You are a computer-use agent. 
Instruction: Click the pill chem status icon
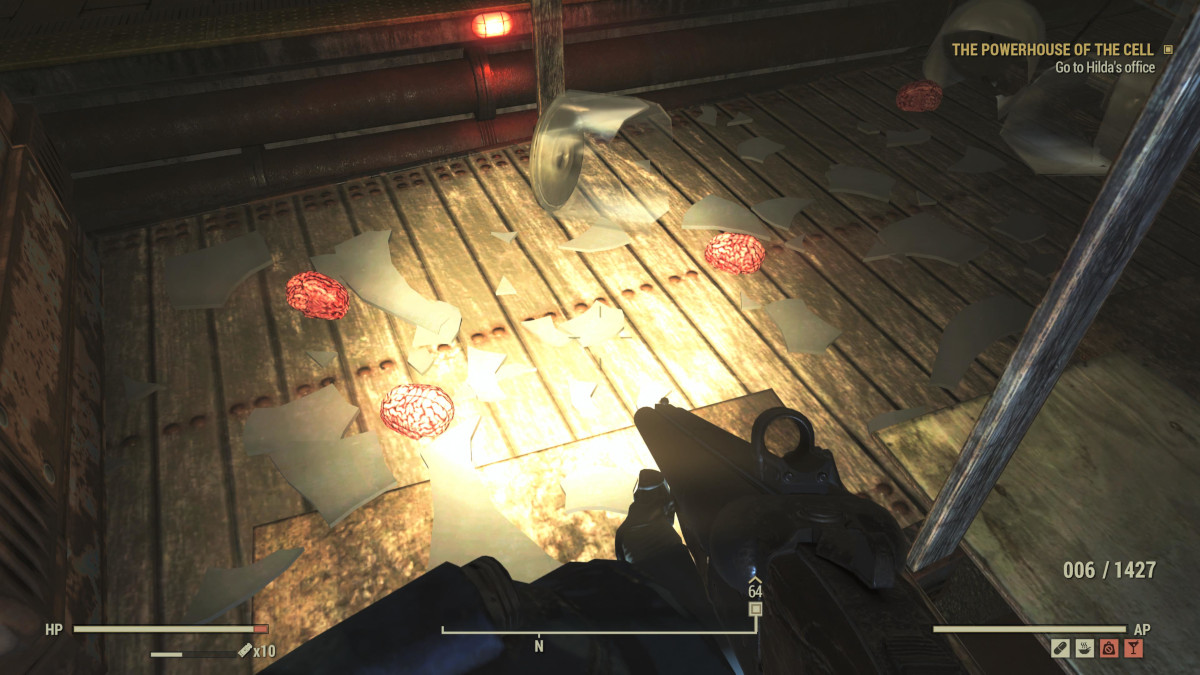[1061, 648]
